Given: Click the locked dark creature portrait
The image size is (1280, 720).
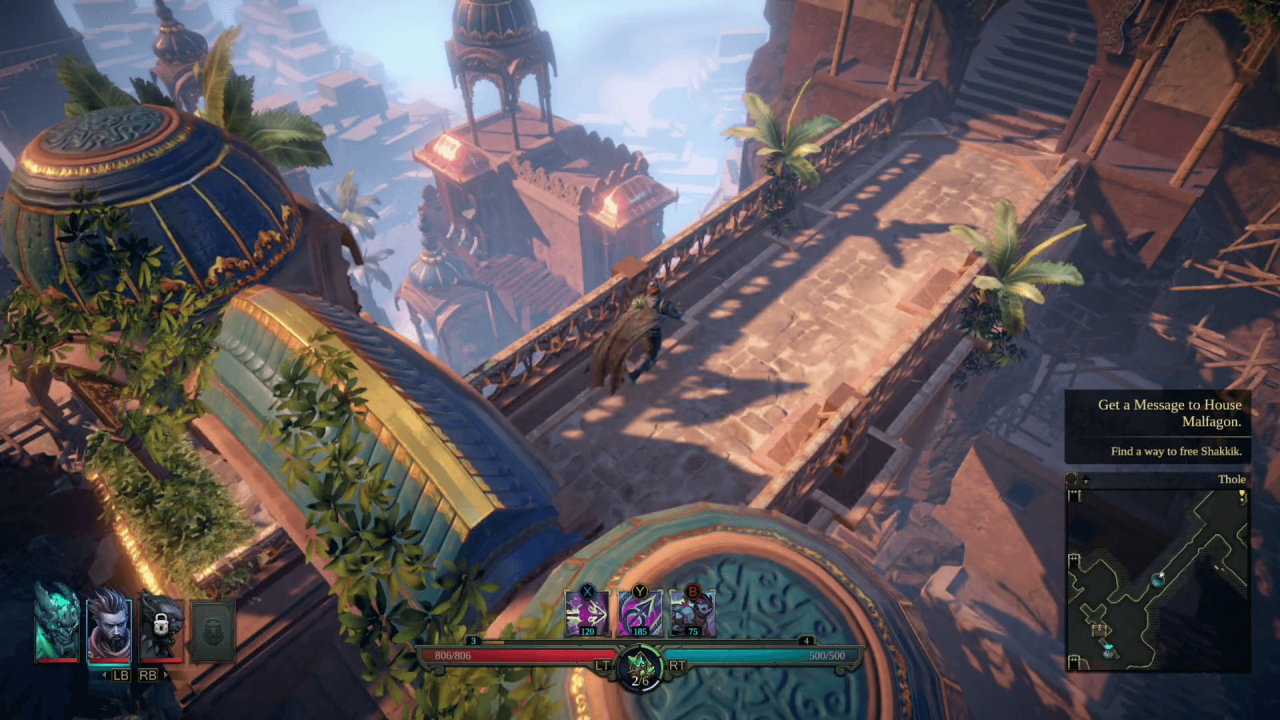Looking at the screenshot, I should point(161,626).
